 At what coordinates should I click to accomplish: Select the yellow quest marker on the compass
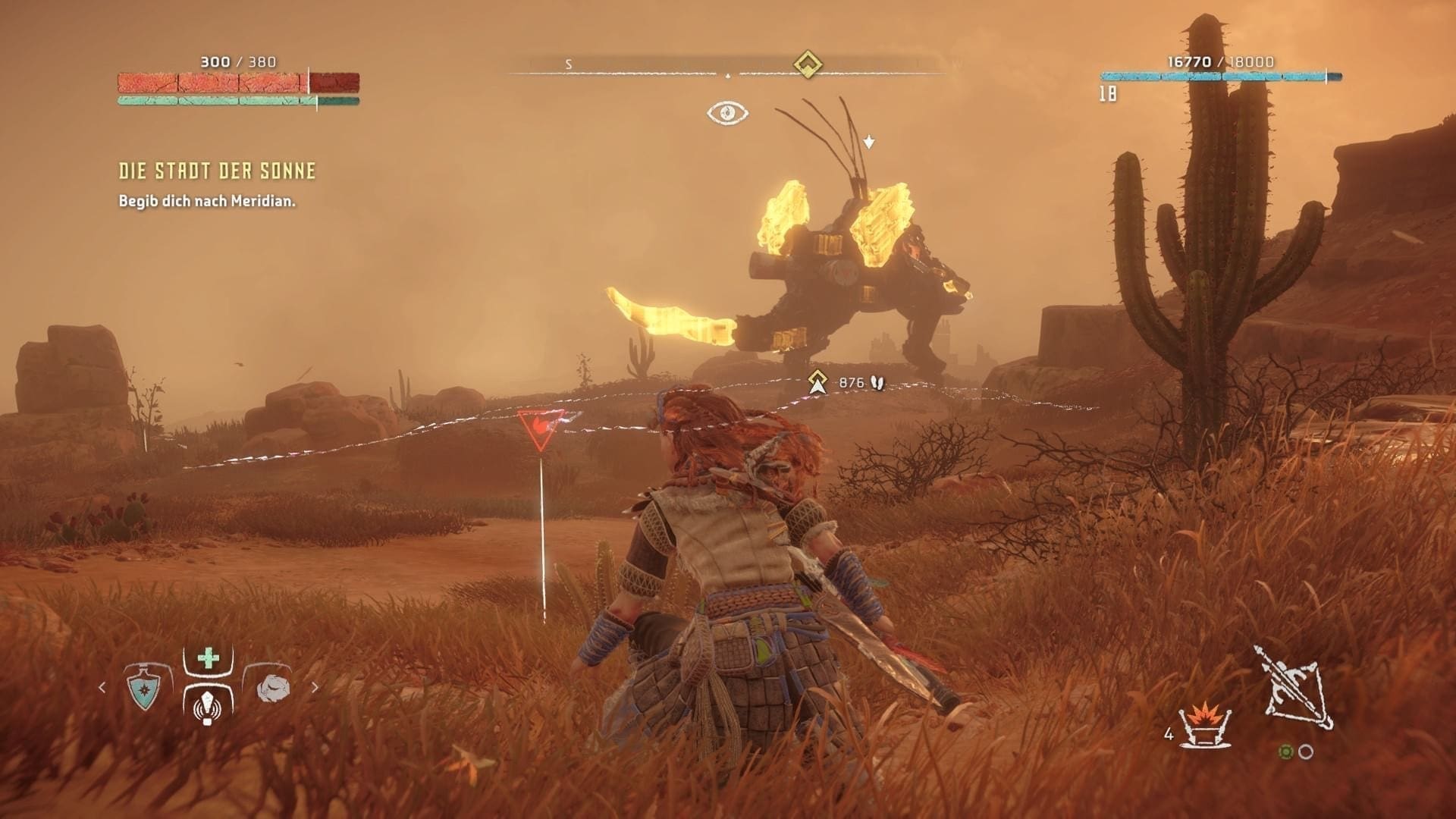808,64
